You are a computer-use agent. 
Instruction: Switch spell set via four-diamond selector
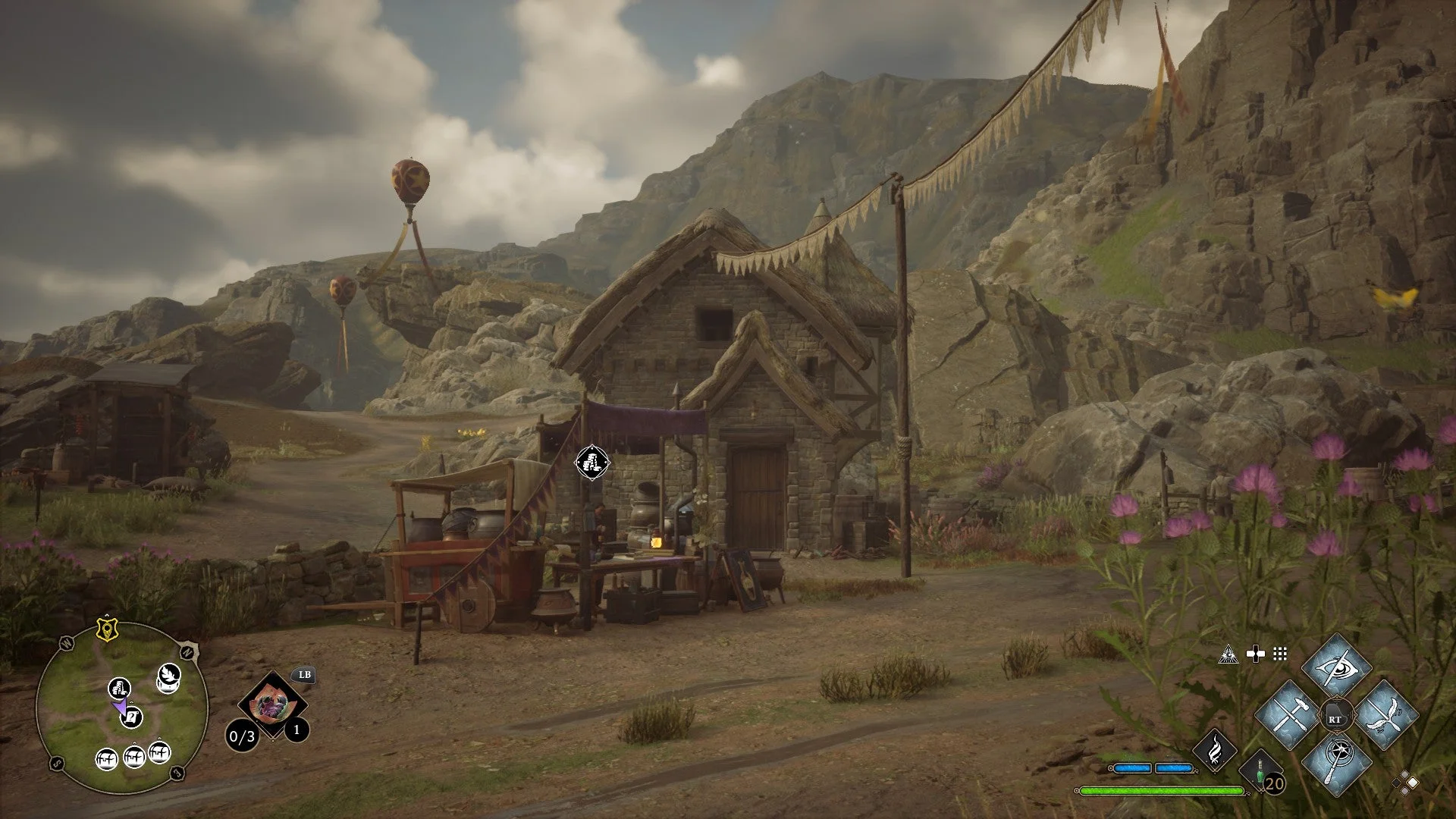click(x=1404, y=782)
